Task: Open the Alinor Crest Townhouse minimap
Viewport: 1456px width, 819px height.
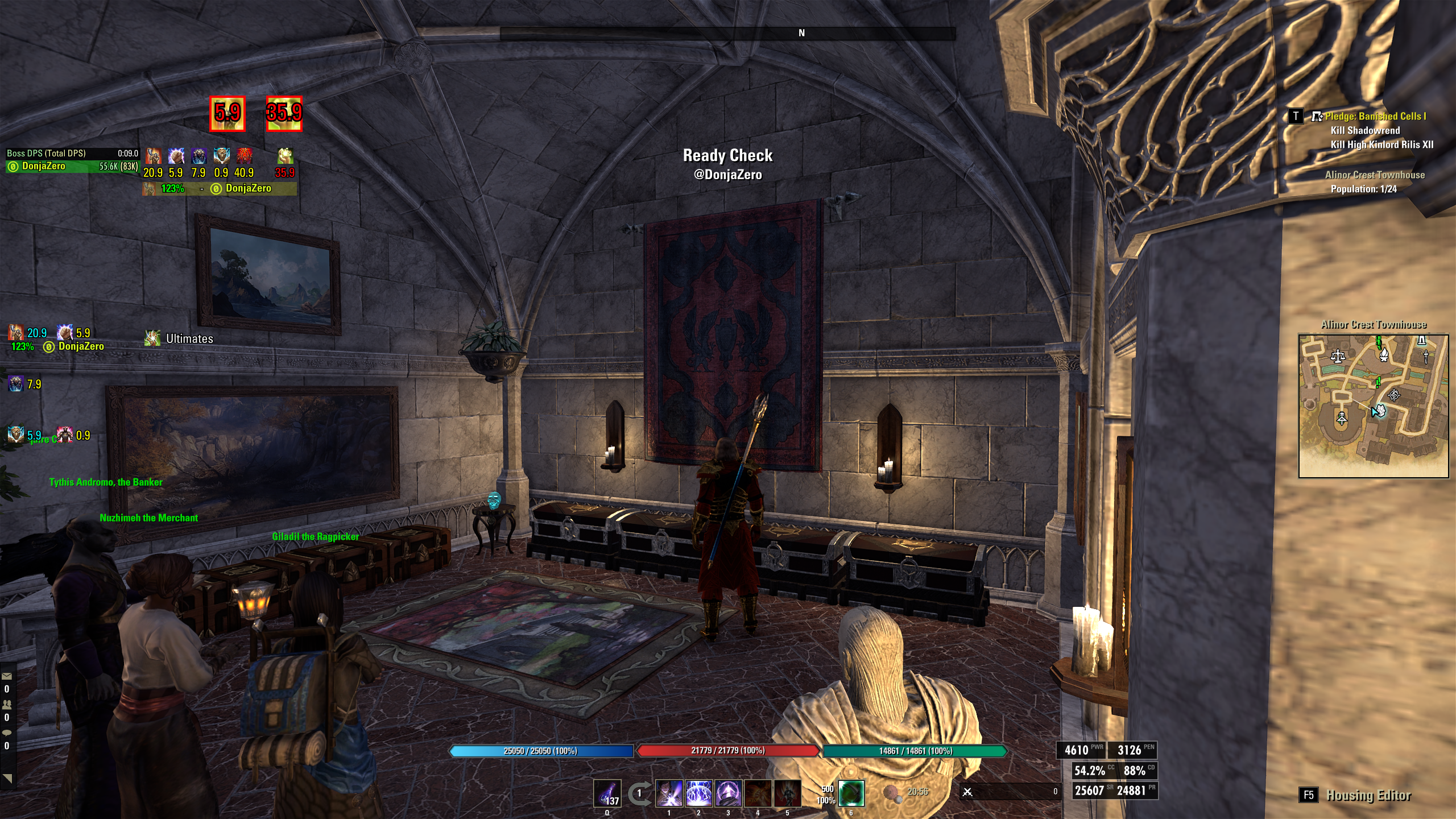Action: (1373, 406)
